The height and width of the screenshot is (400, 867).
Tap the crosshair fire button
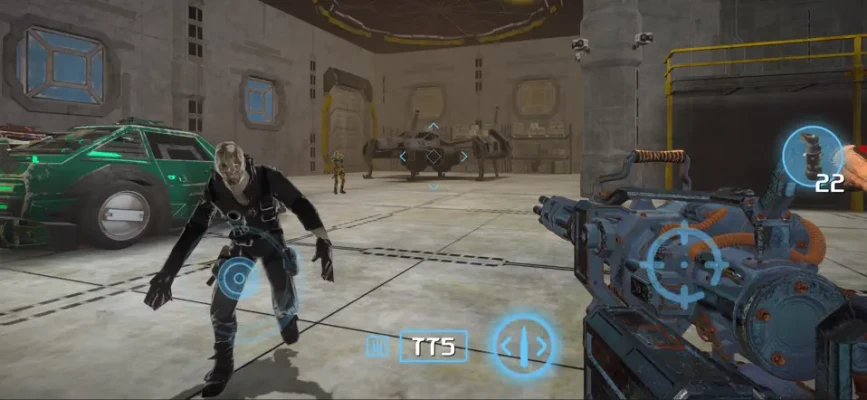[x=684, y=264]
